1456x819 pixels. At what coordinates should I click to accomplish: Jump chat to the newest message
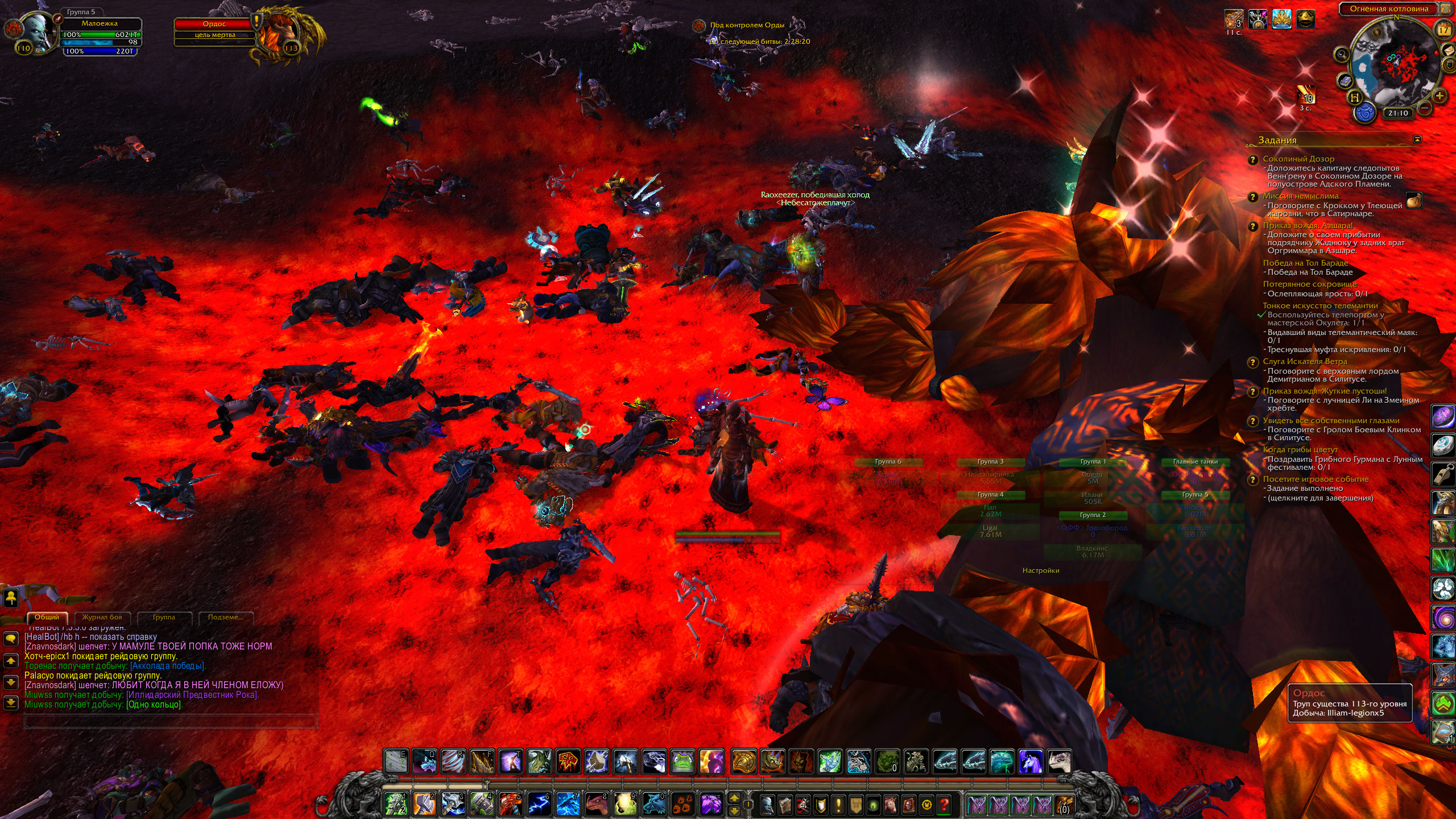pos(11,702)
